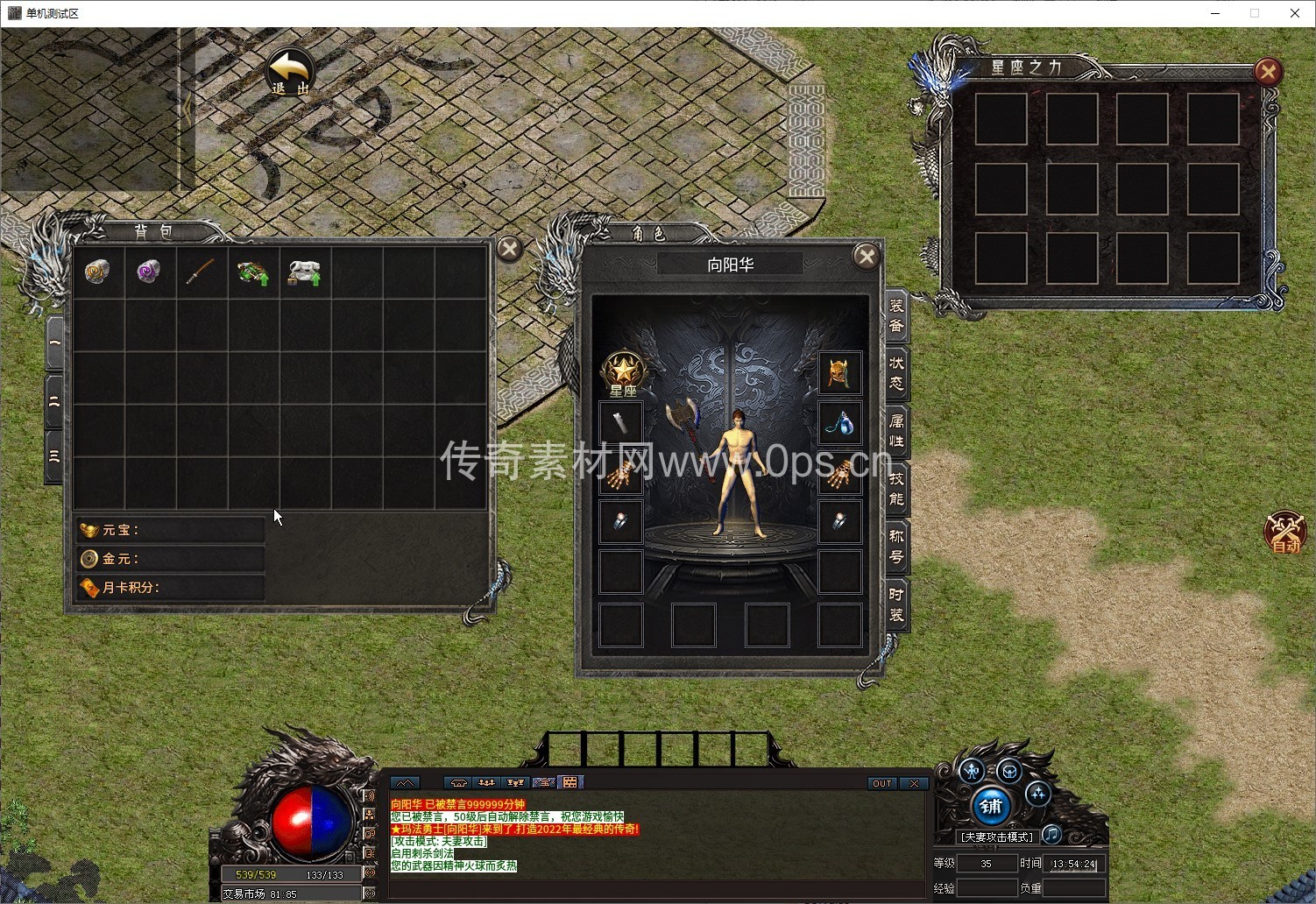Show the 技能 skills tab
The image size is (1316, 904).
pos(896,489)
